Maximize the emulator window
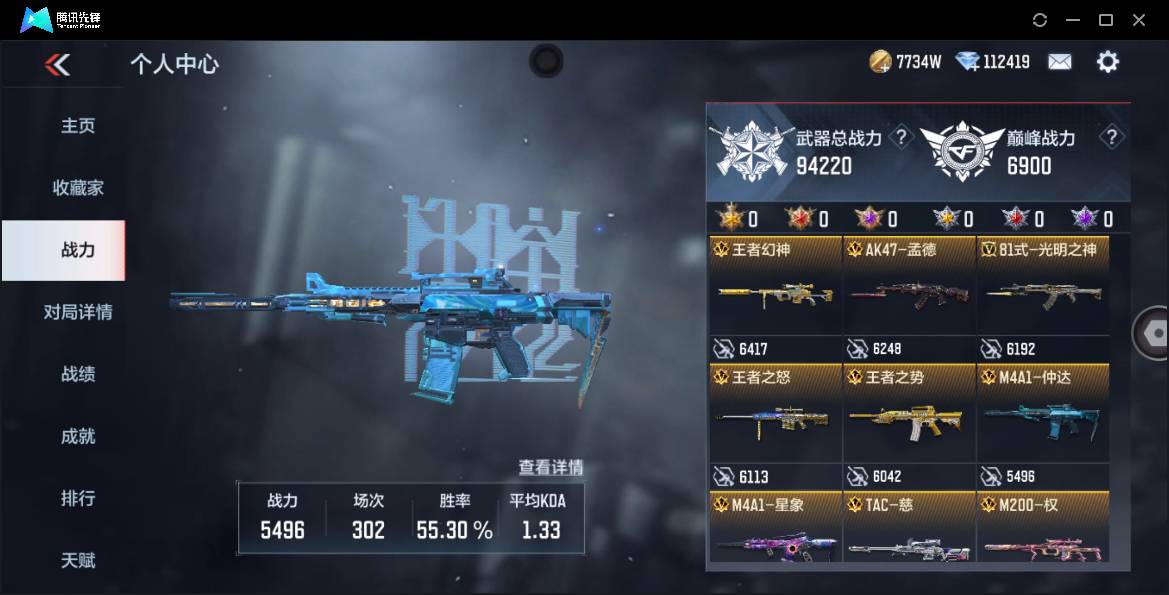The width and height of the screenshot is (1169, 595). point(1106,20)
